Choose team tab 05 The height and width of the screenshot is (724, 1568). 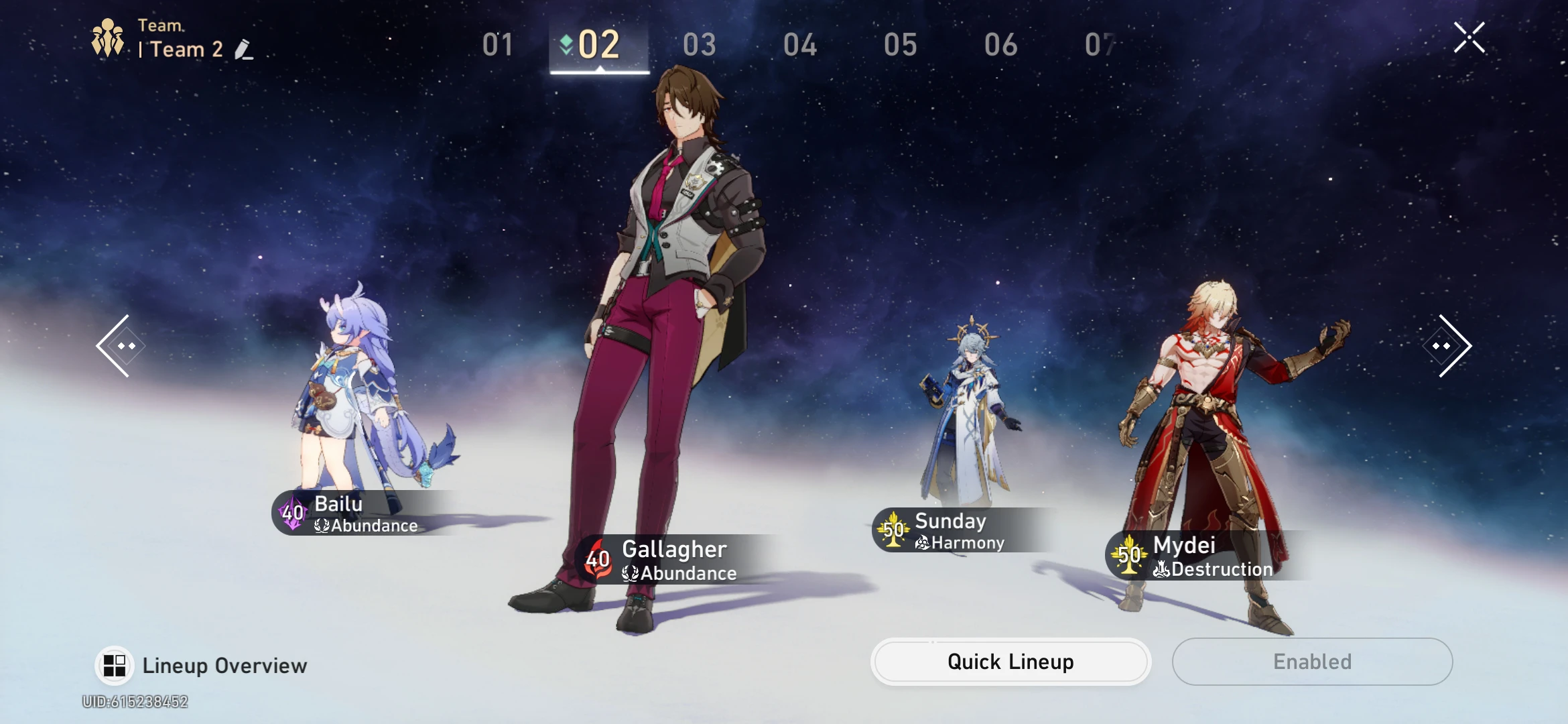[x=901, y=45]
